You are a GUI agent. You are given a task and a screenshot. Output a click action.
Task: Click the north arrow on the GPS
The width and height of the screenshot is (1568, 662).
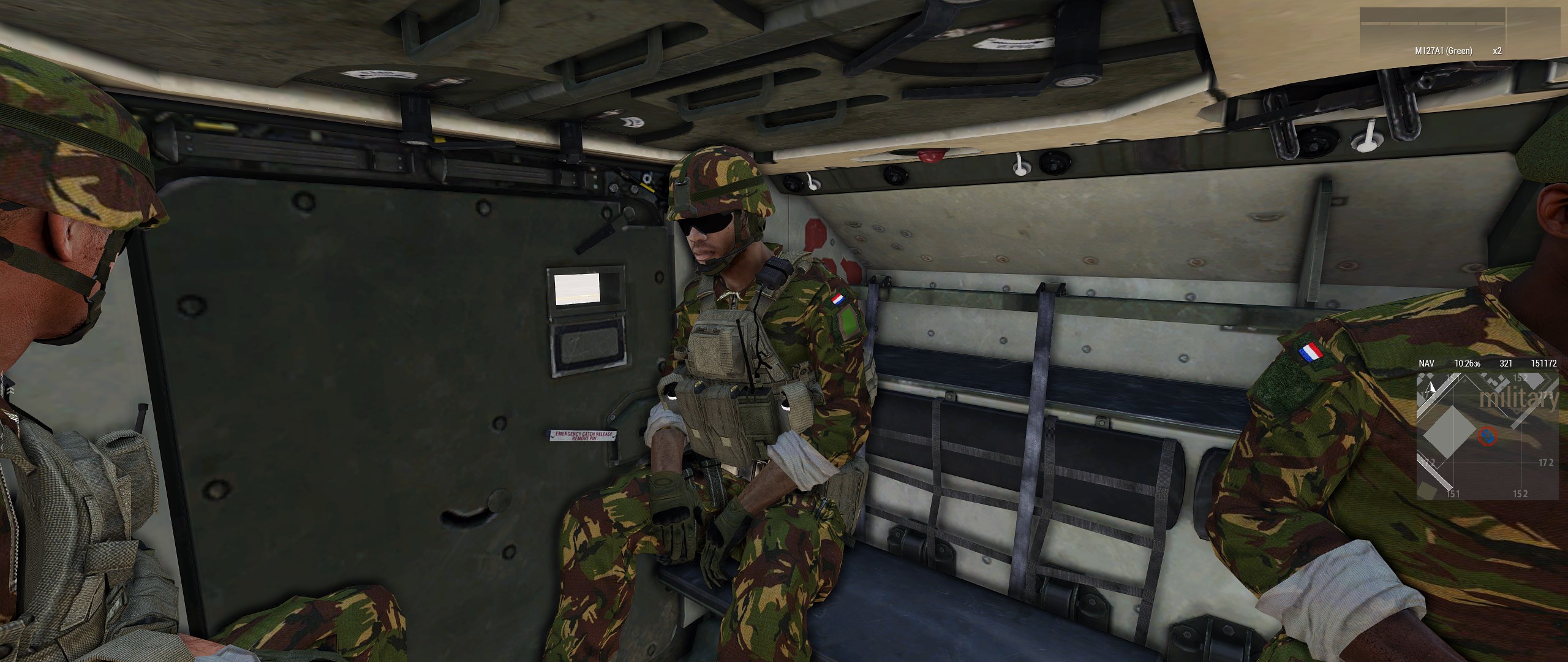pyautogui.click(x=1431, y=387)
